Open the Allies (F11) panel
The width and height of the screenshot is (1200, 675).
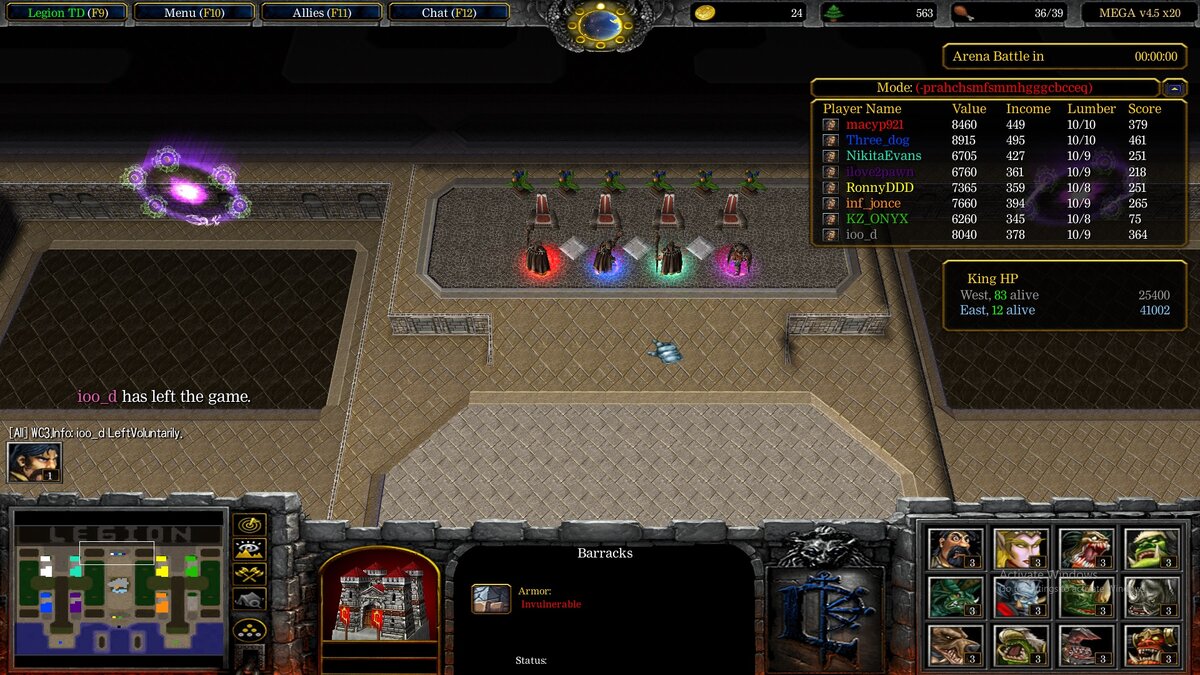click(x=322, y=13)
